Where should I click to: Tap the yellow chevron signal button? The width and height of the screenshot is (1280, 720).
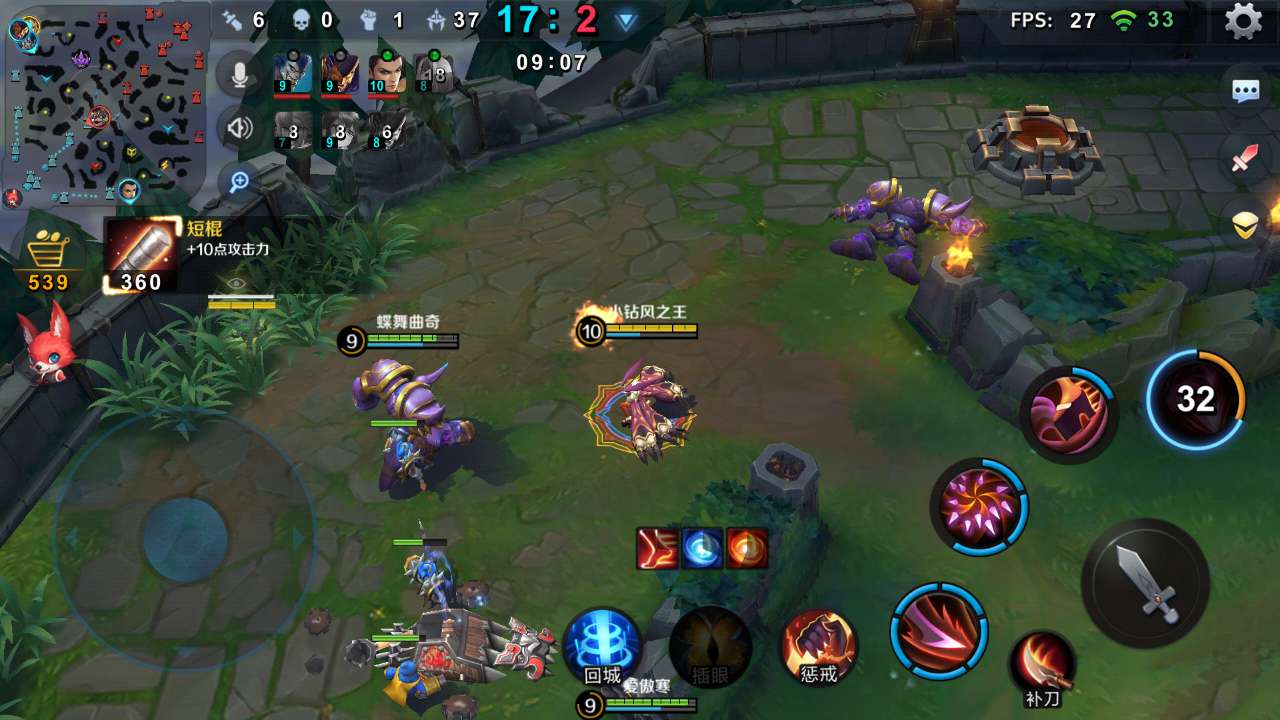[1245, 226]
